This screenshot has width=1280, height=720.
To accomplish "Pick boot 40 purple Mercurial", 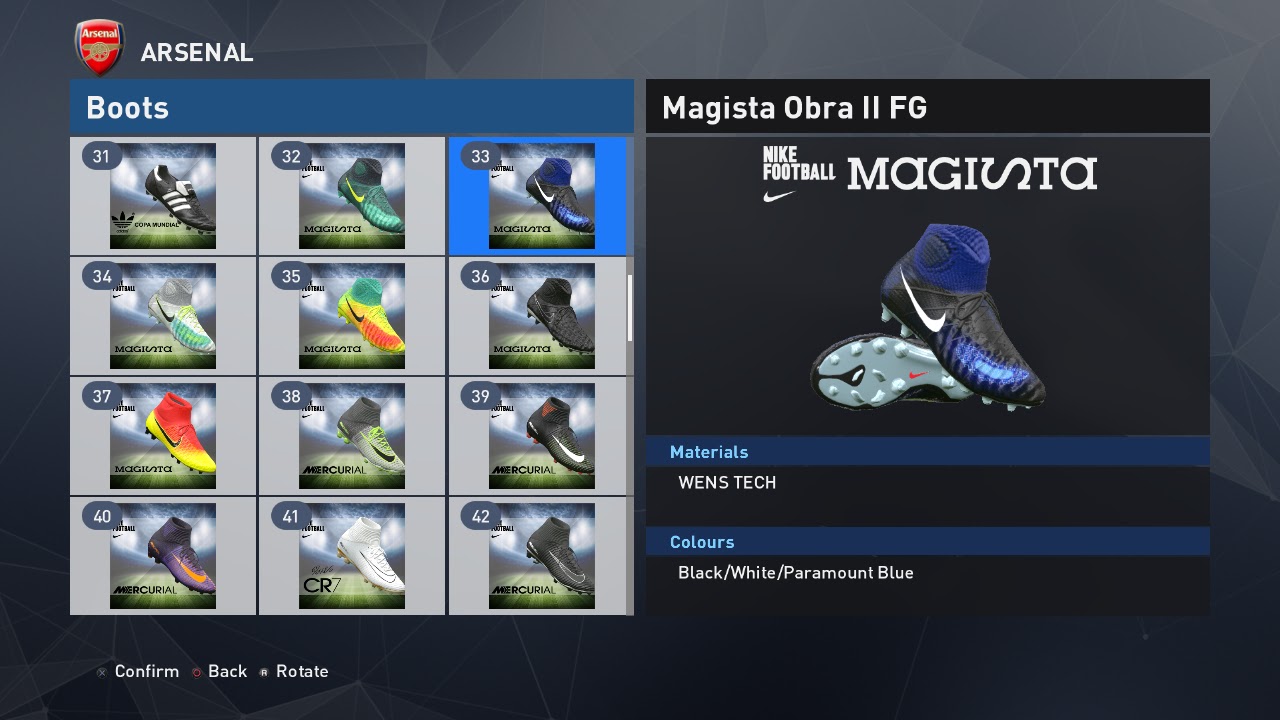I will tap(163, 556).
